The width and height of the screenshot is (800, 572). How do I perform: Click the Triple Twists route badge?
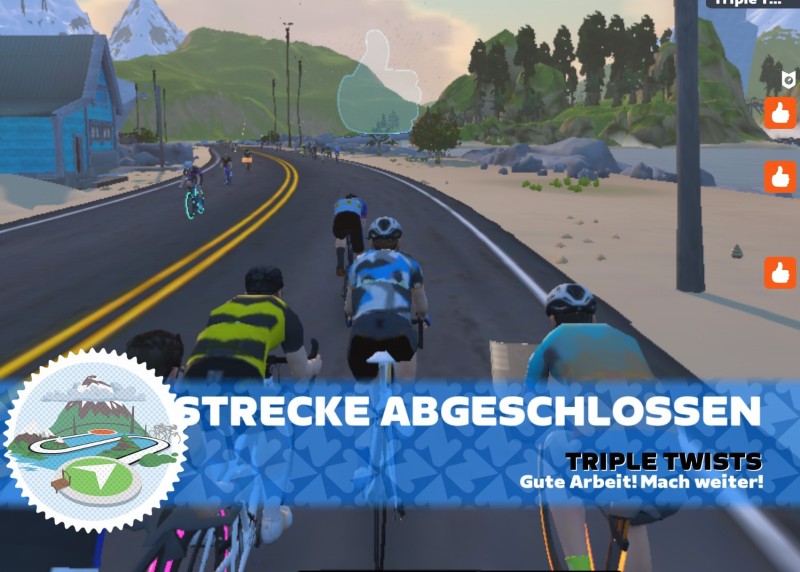click(98, 440)
